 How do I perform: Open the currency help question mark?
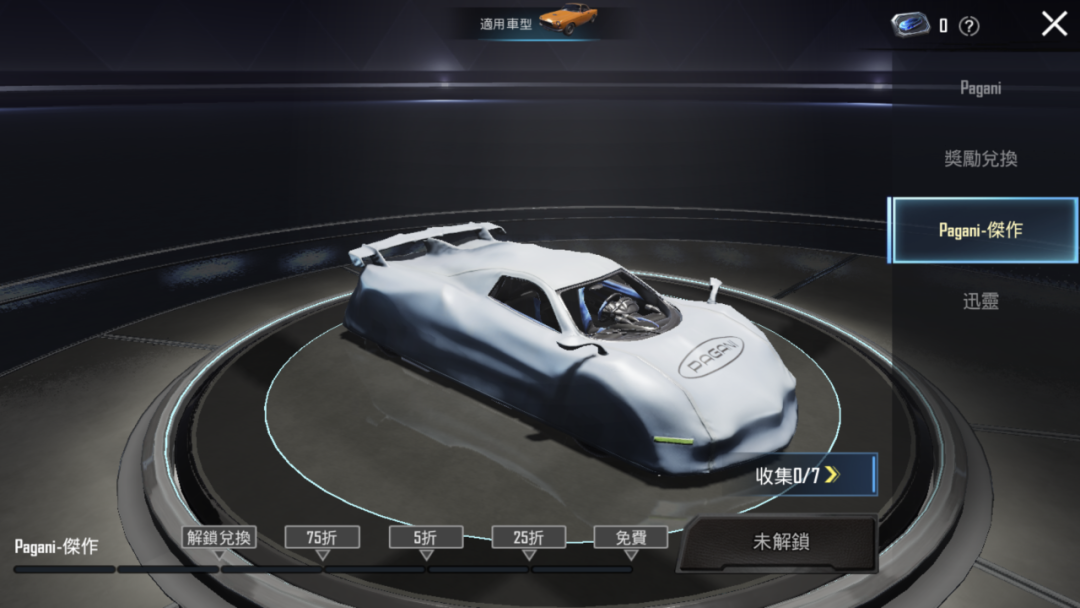[968, 27]
